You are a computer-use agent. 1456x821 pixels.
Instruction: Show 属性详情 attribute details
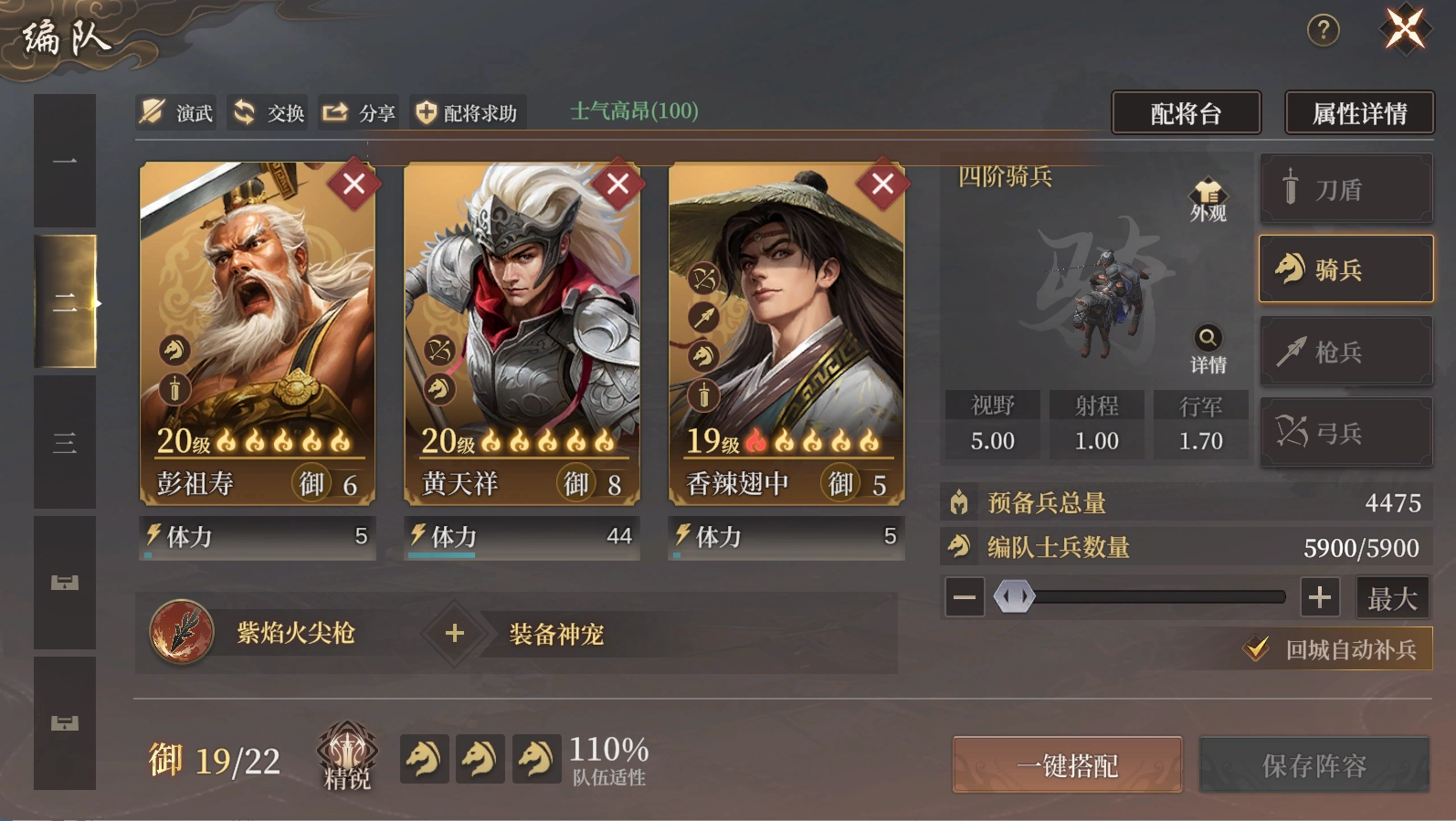pos(1358,113)
